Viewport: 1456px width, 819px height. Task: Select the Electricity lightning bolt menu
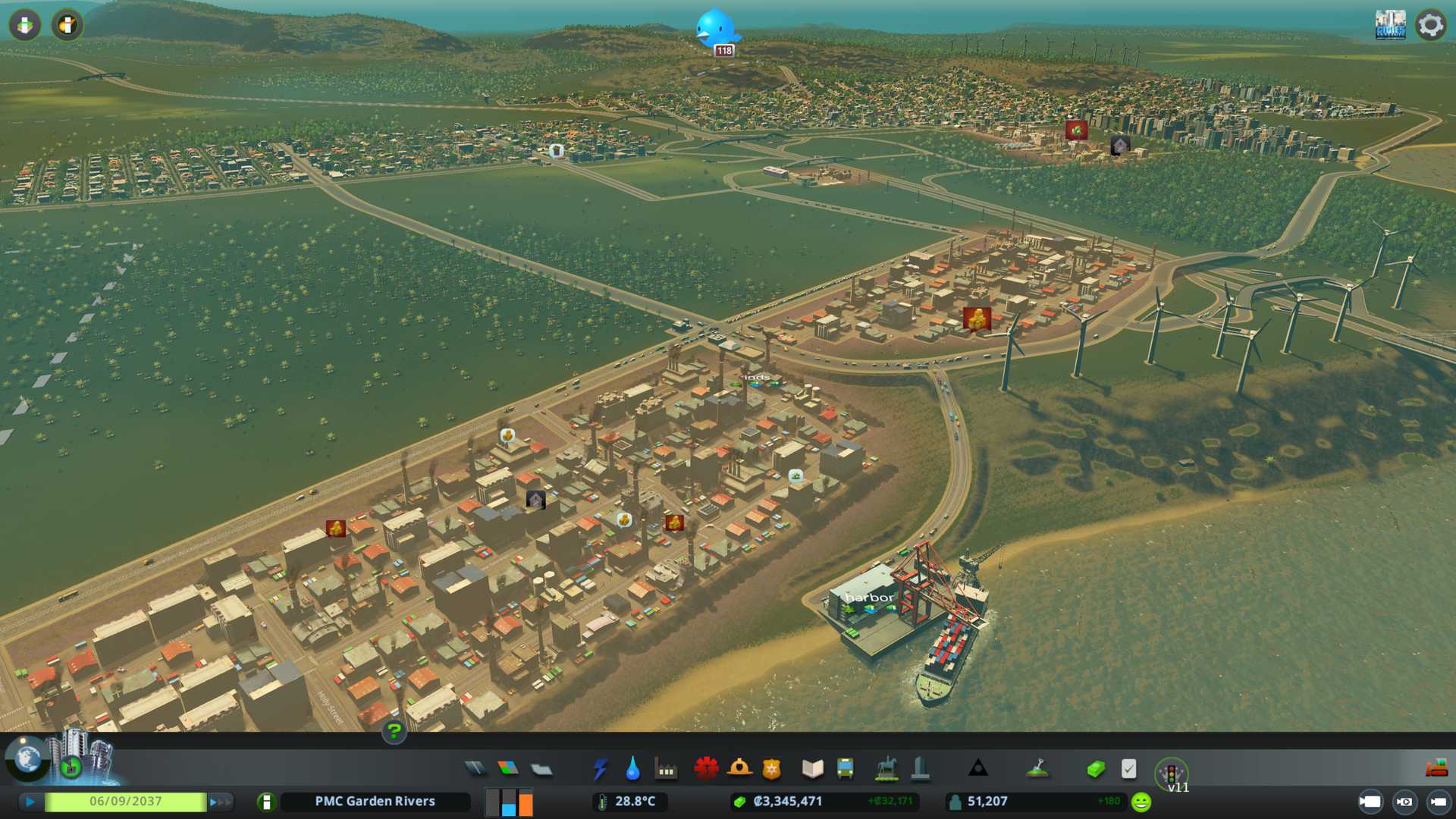pos(601,769)
